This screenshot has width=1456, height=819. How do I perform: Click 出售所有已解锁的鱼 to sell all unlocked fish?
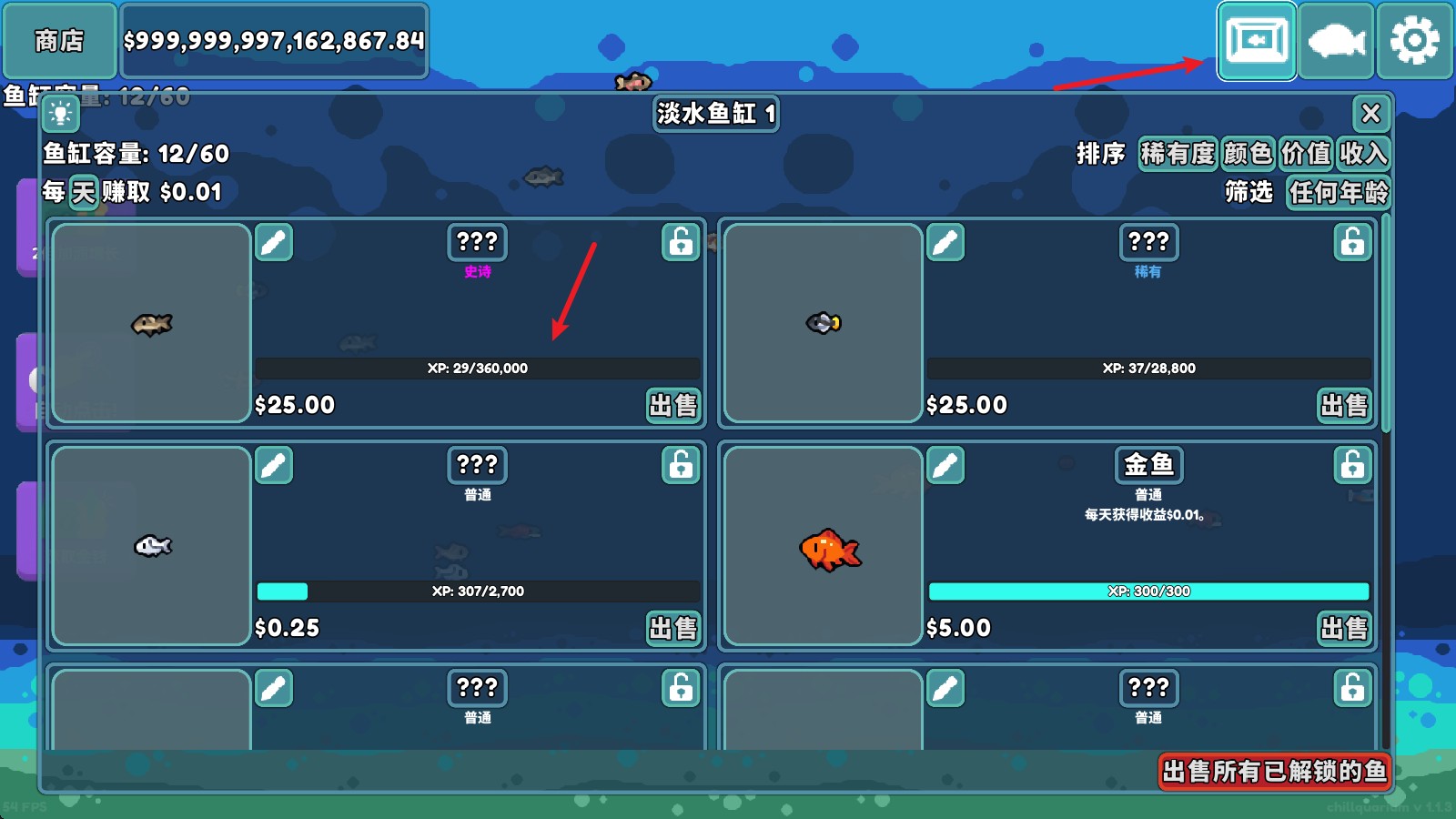pyautogui.click(x=1273, y=771)
